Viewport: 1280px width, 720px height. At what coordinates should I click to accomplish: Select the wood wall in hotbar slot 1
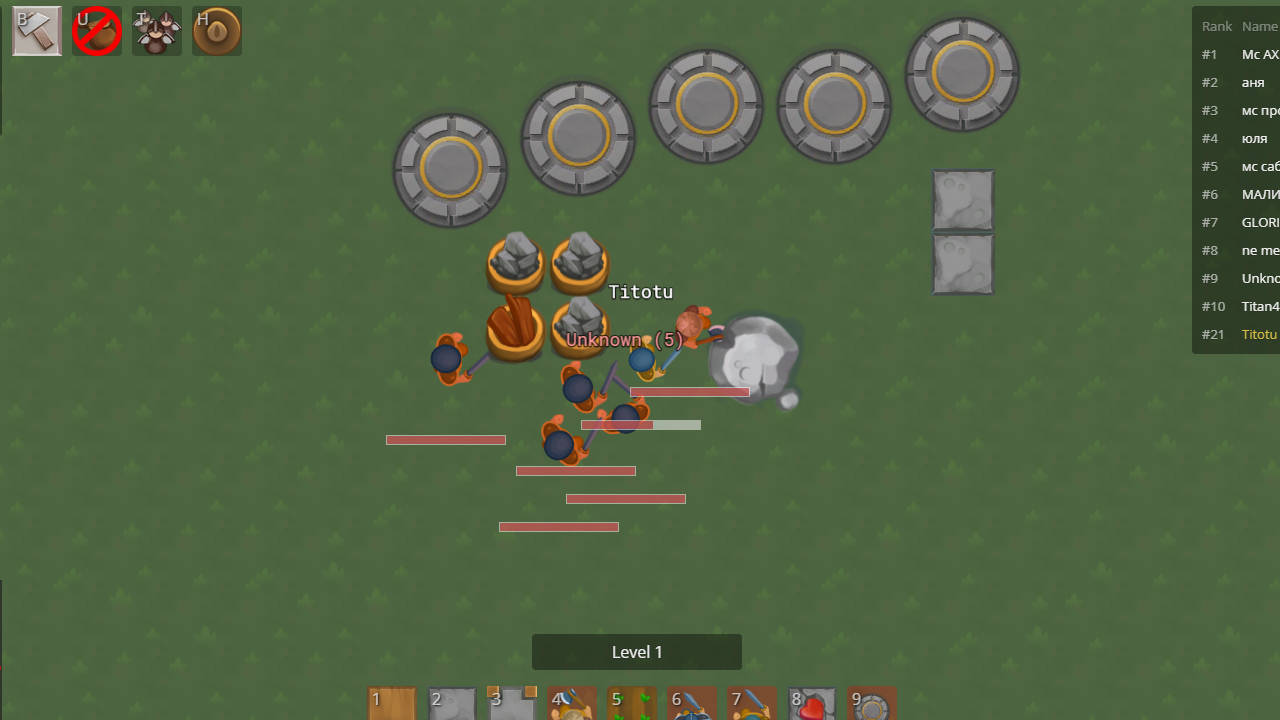[392, 703]
